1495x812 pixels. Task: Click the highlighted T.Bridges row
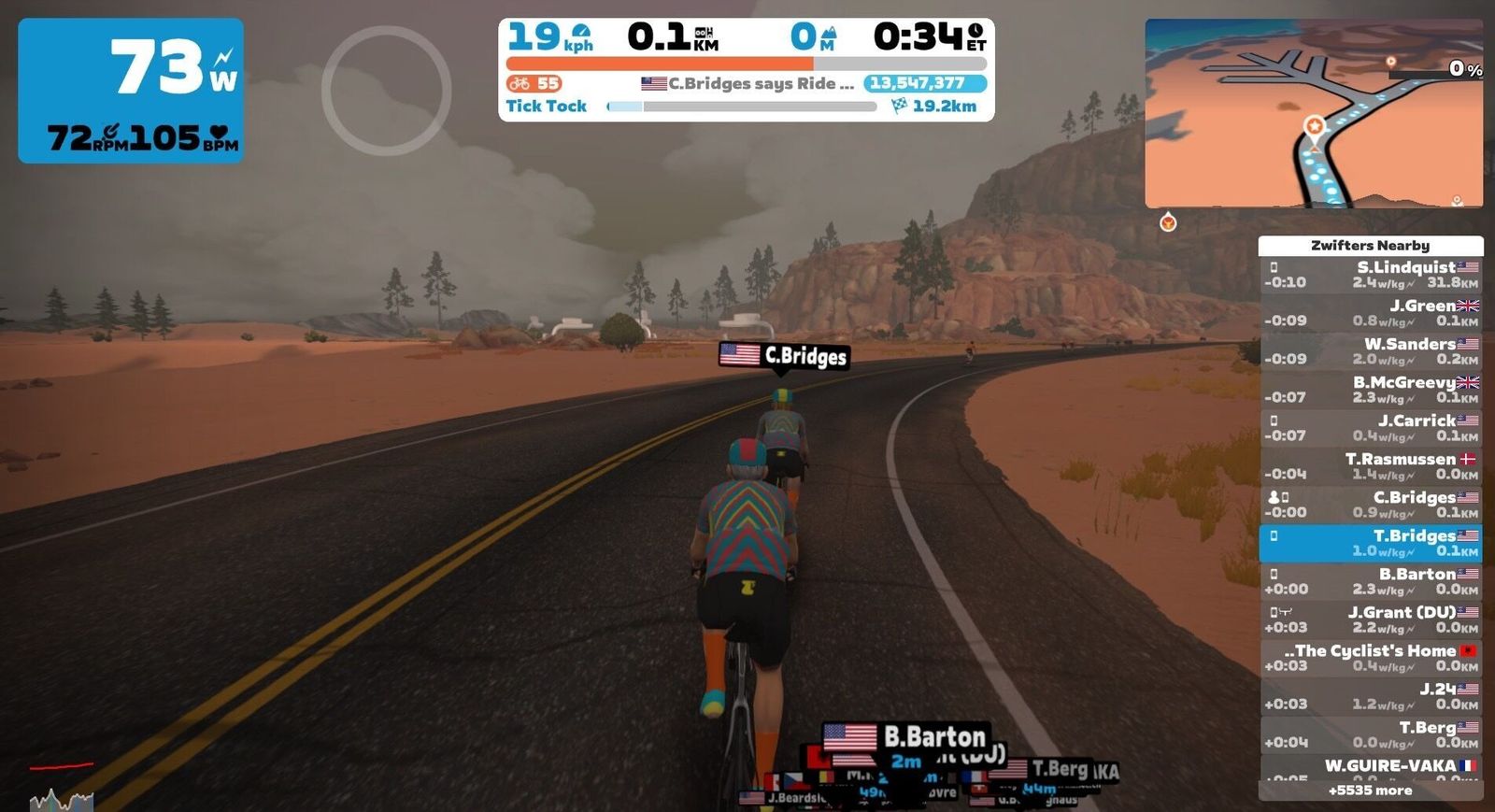point(1370,543)
